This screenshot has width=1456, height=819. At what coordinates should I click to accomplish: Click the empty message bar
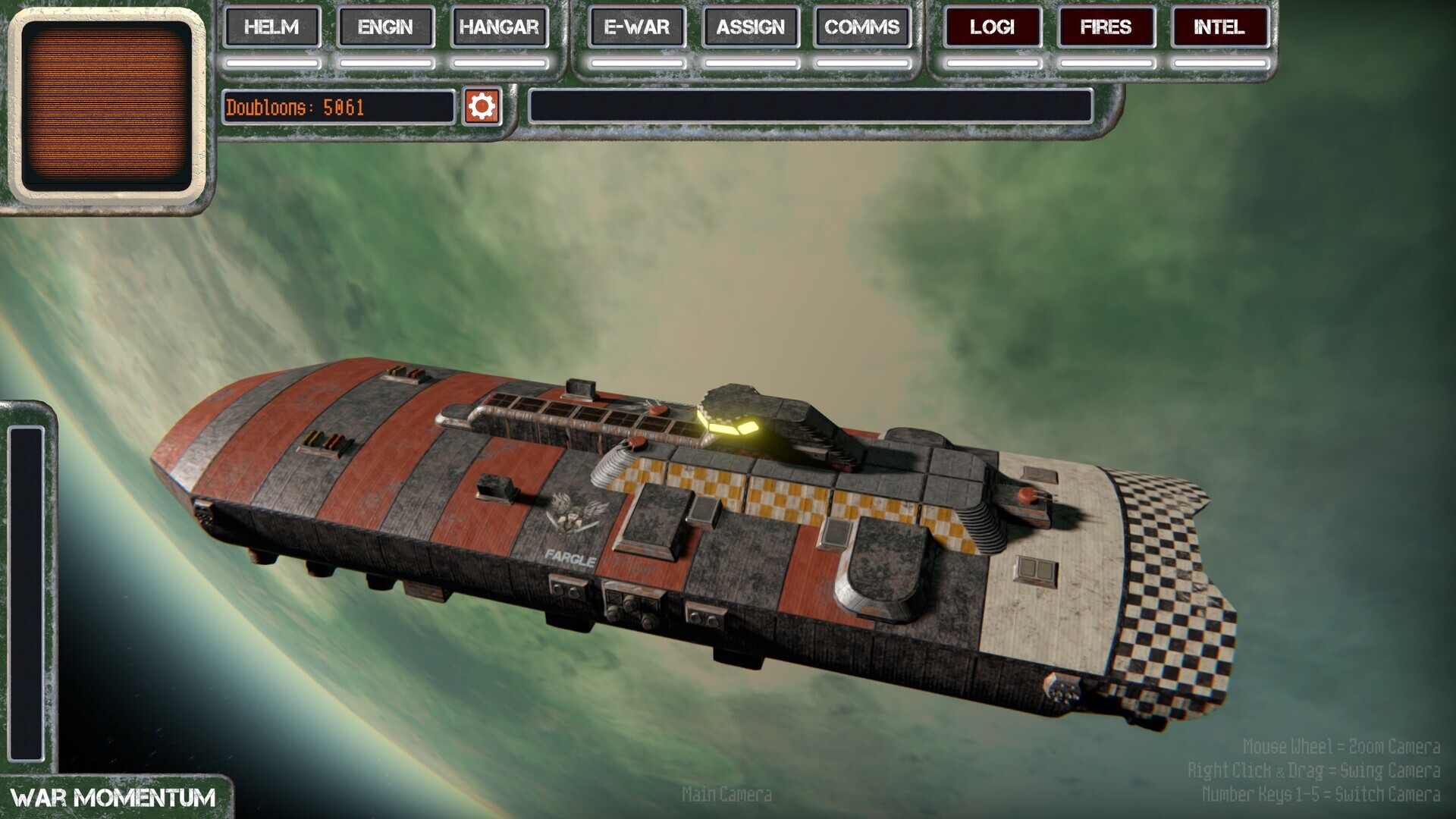tap(810, 106)
